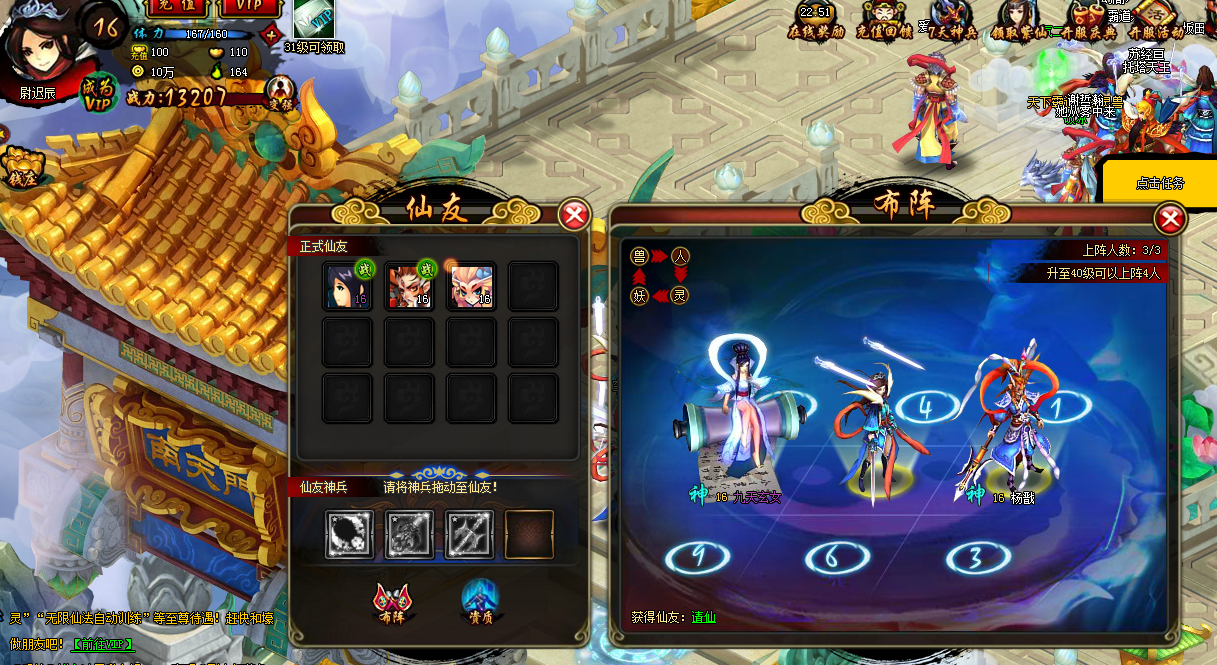This screenshot has width=1217, height=665.
Task: Open the red VIP button
Action: coord(250,7)
